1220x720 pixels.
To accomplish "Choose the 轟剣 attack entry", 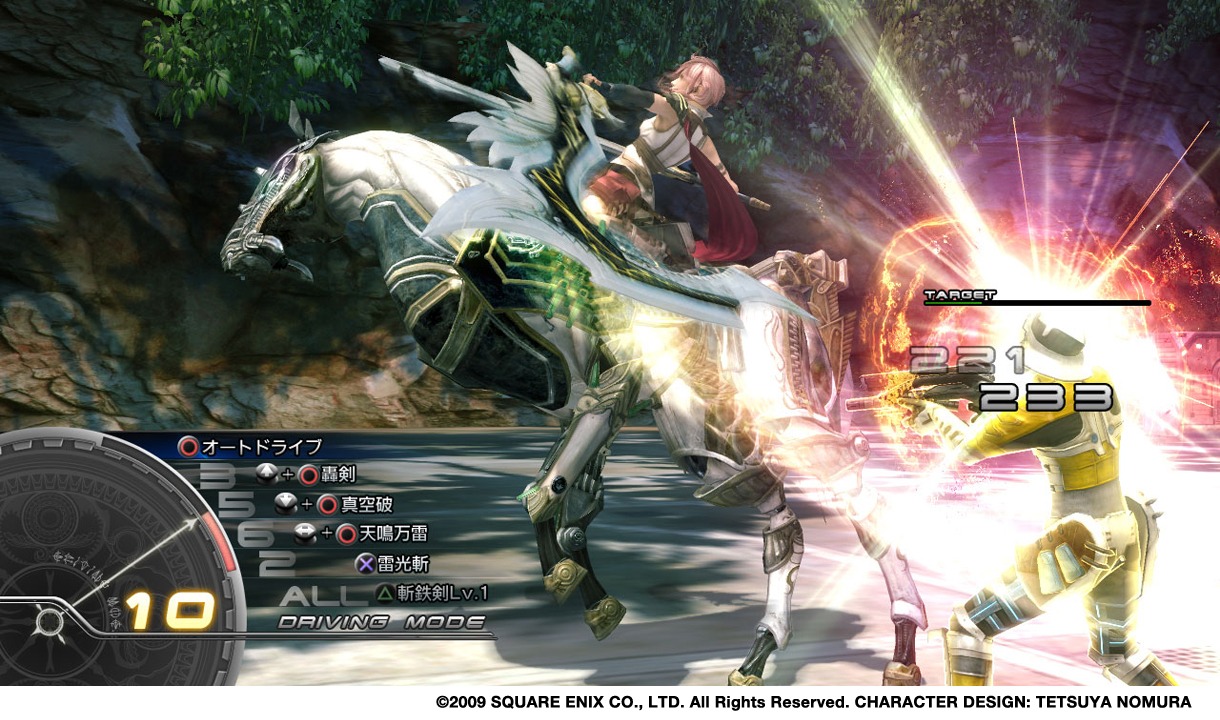I will [337, 474].
